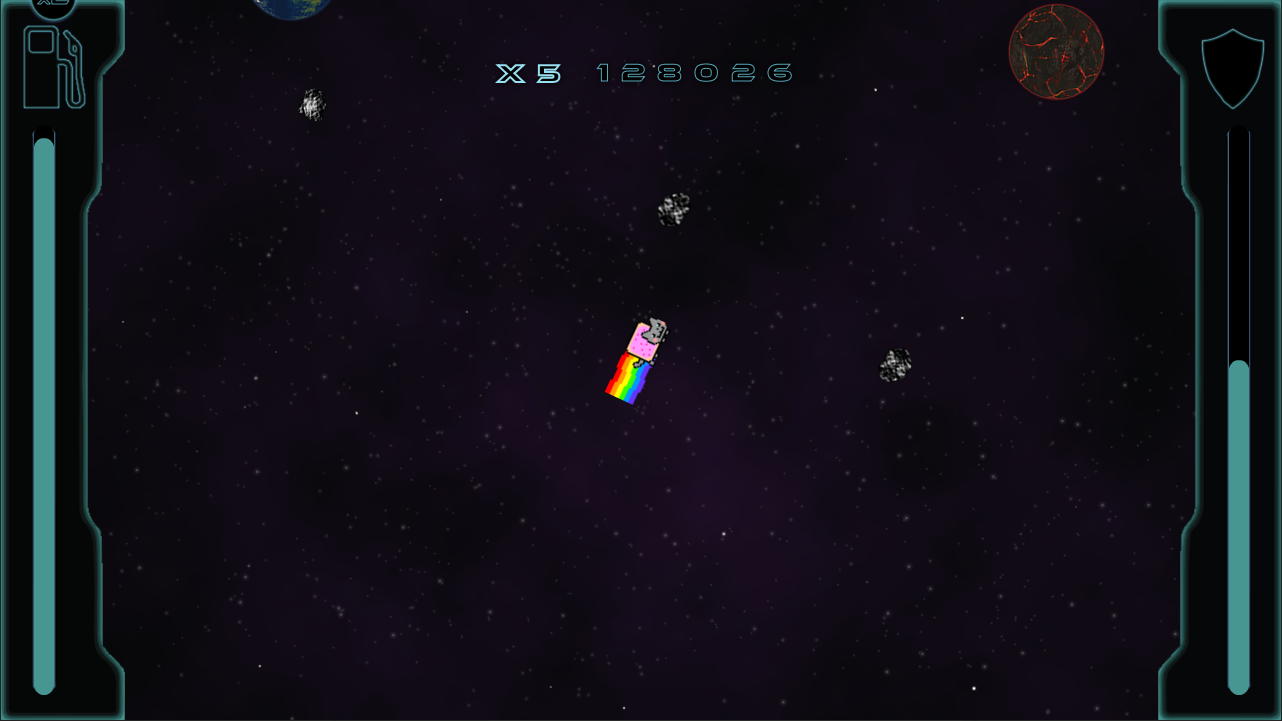Click the teal fuel level bar

(44, 400)
